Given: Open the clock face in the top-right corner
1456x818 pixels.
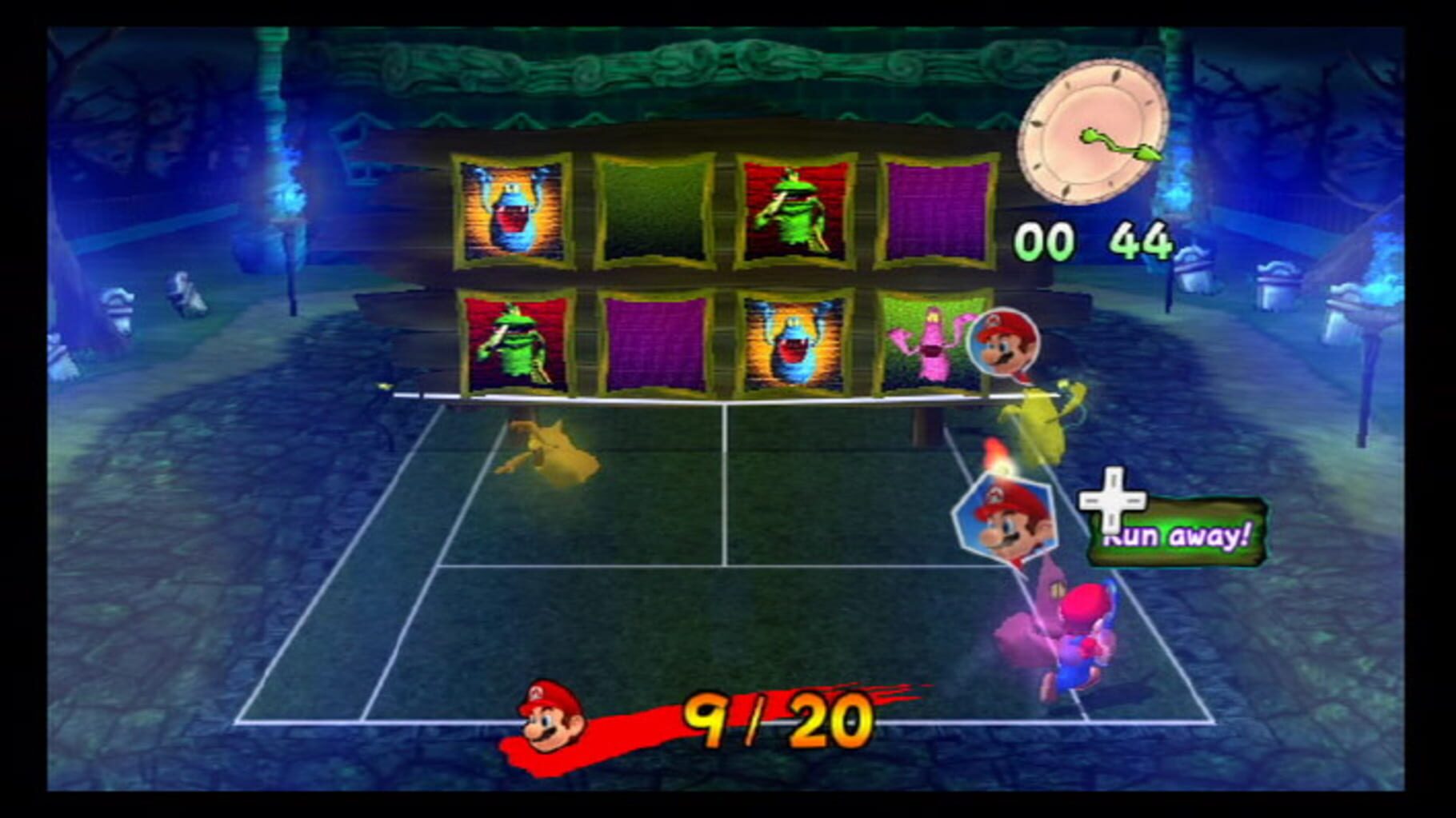Looking at the screenshot, I should pyautogui.click(x=1094, y=132).
